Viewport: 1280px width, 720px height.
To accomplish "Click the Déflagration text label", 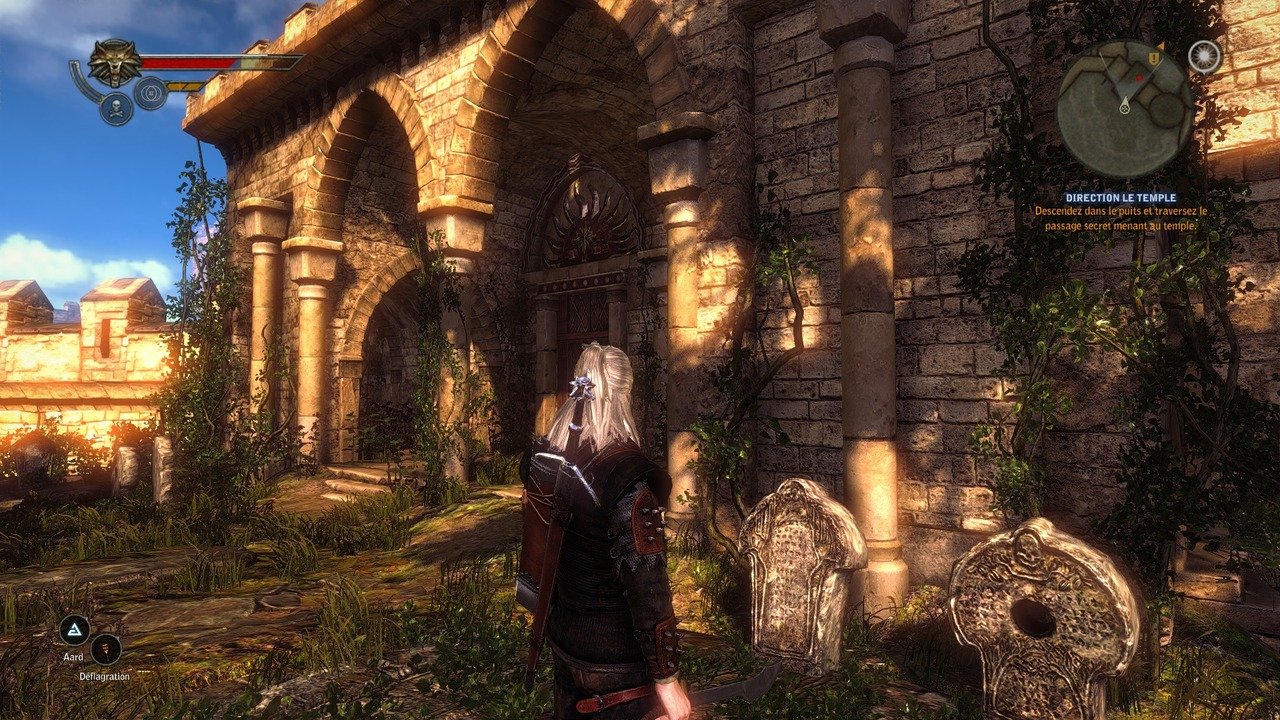I will tap(105, 677).
